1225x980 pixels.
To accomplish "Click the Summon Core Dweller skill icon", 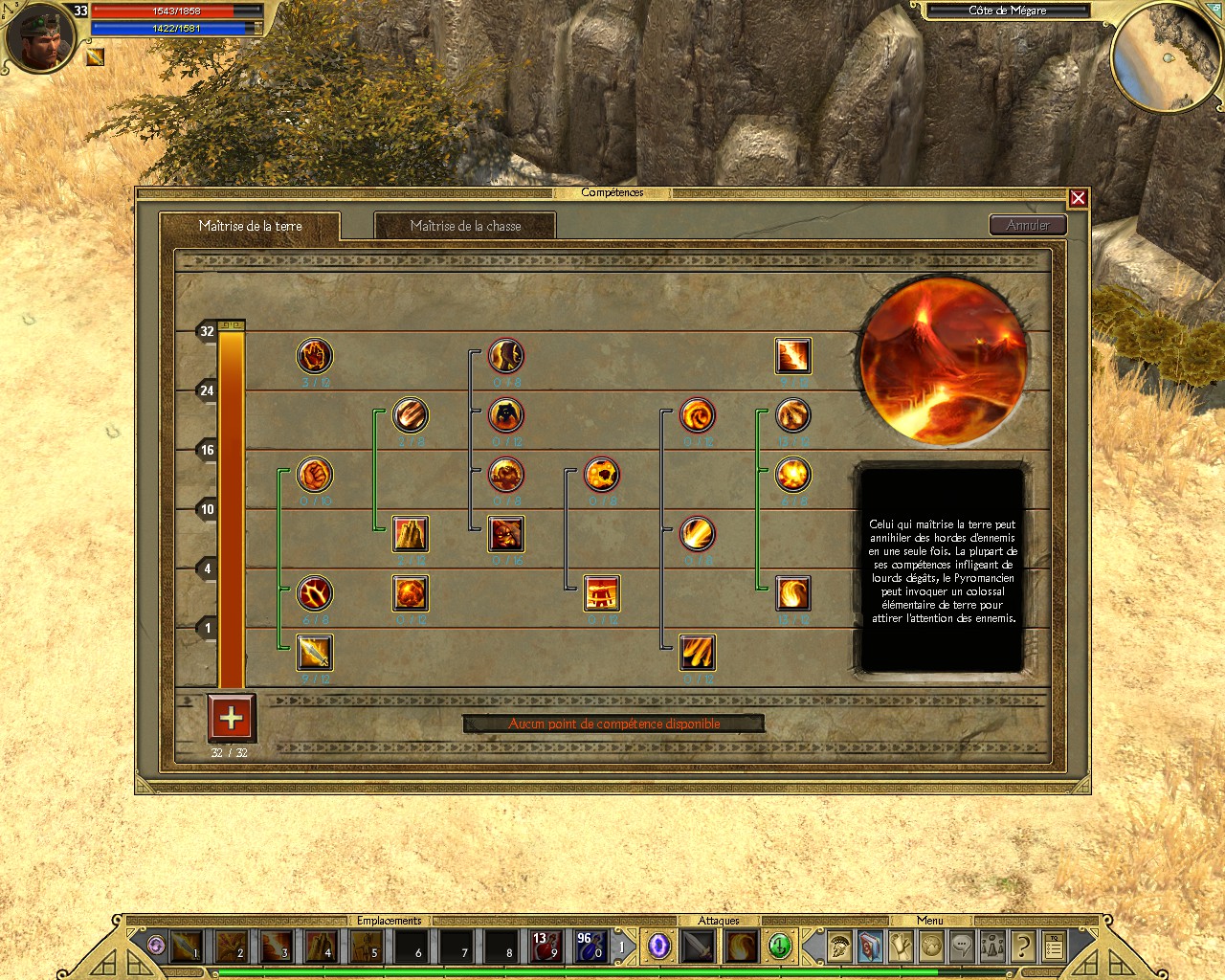I will coord(506,534).
